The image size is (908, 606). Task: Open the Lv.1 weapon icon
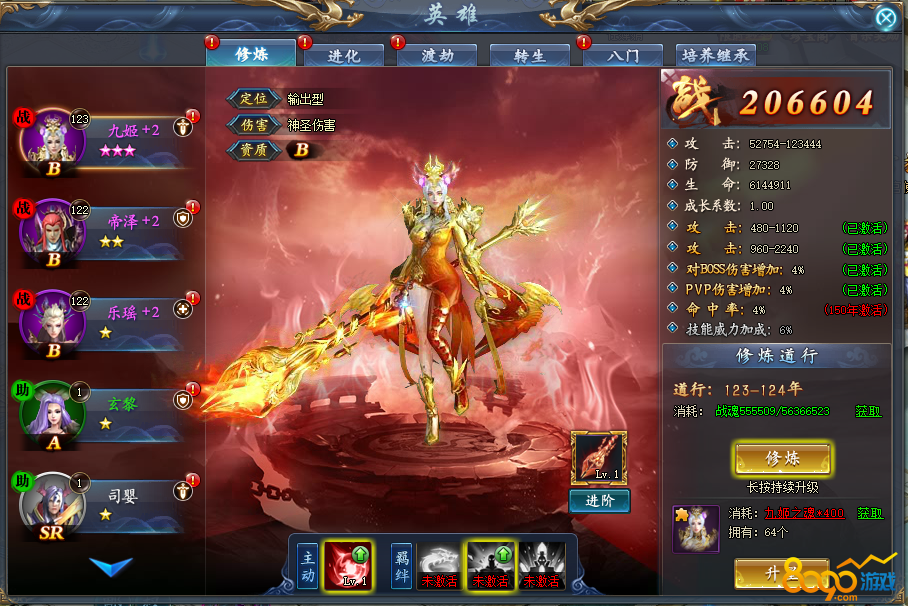(598, 458)
